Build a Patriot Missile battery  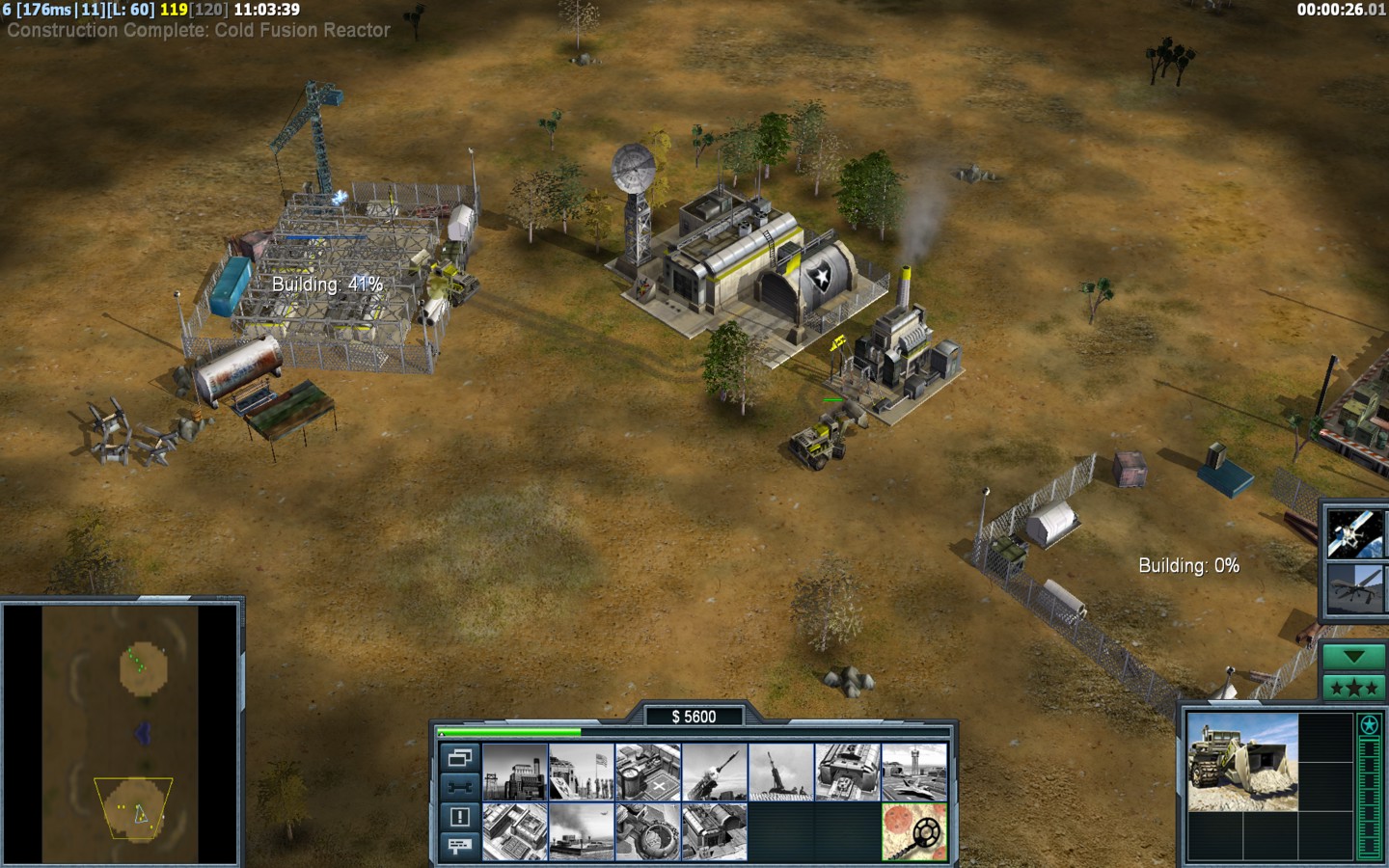[715, 772]
